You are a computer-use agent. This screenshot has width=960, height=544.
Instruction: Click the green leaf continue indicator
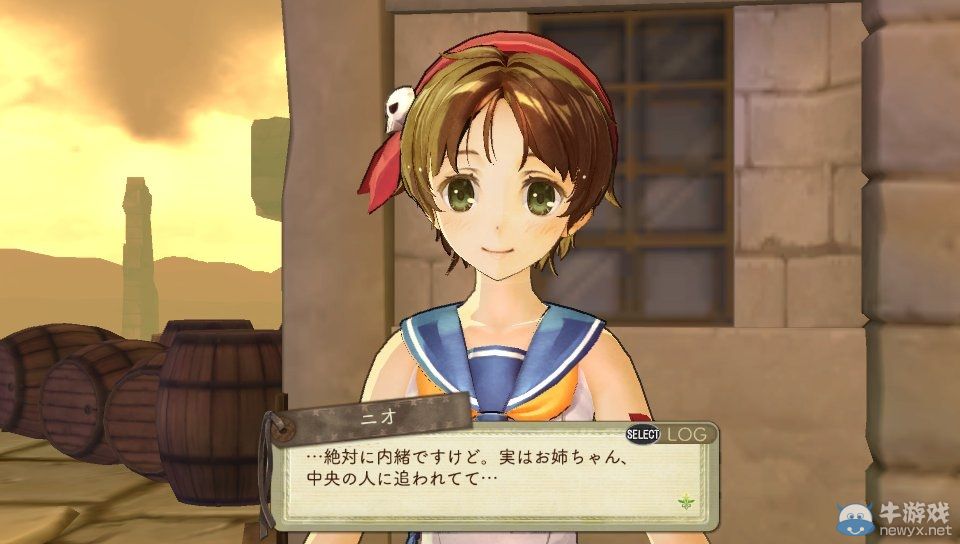(x=685, y=500)
